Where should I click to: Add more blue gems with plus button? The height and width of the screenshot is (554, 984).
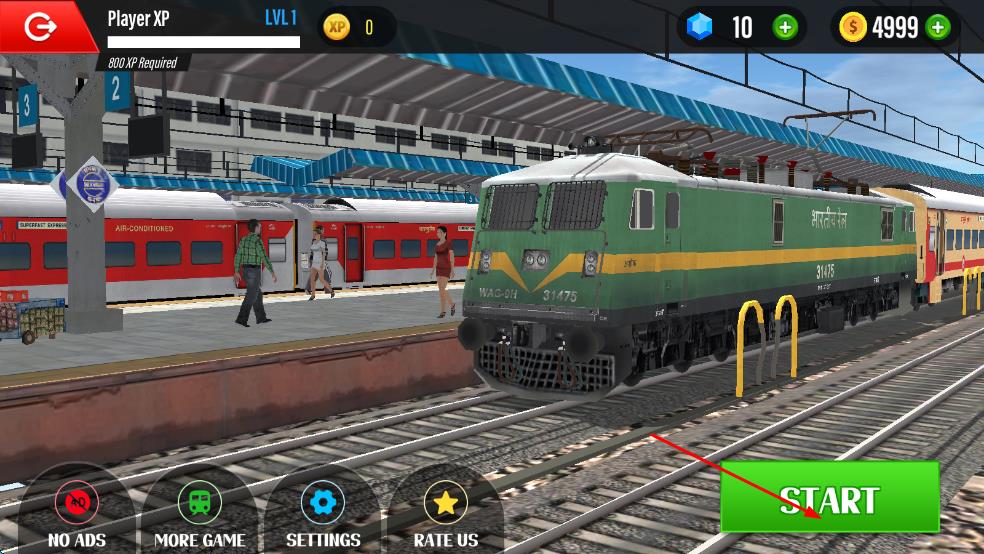(786, 27)
